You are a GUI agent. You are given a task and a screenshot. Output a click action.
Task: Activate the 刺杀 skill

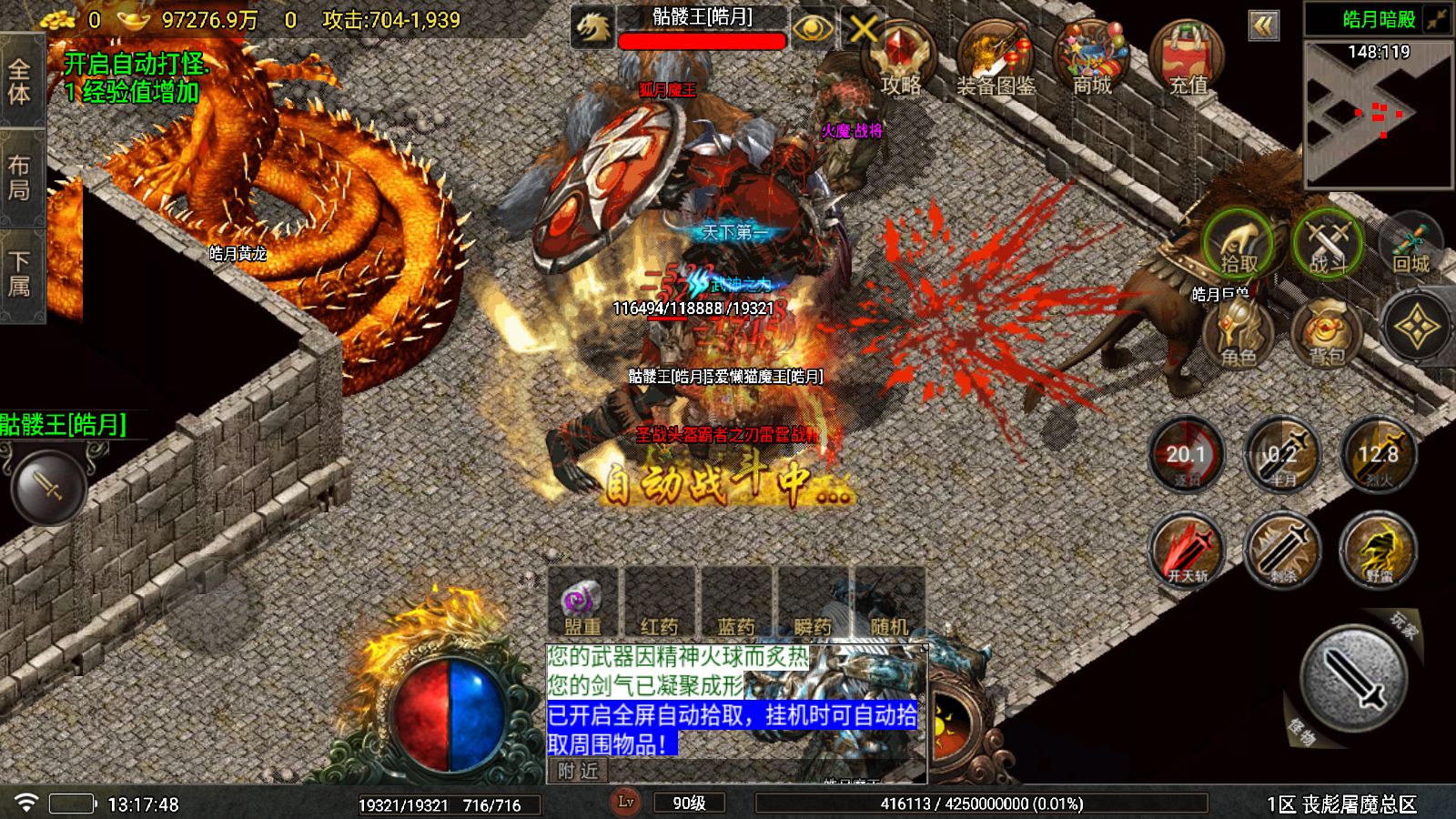point(1283,551)
